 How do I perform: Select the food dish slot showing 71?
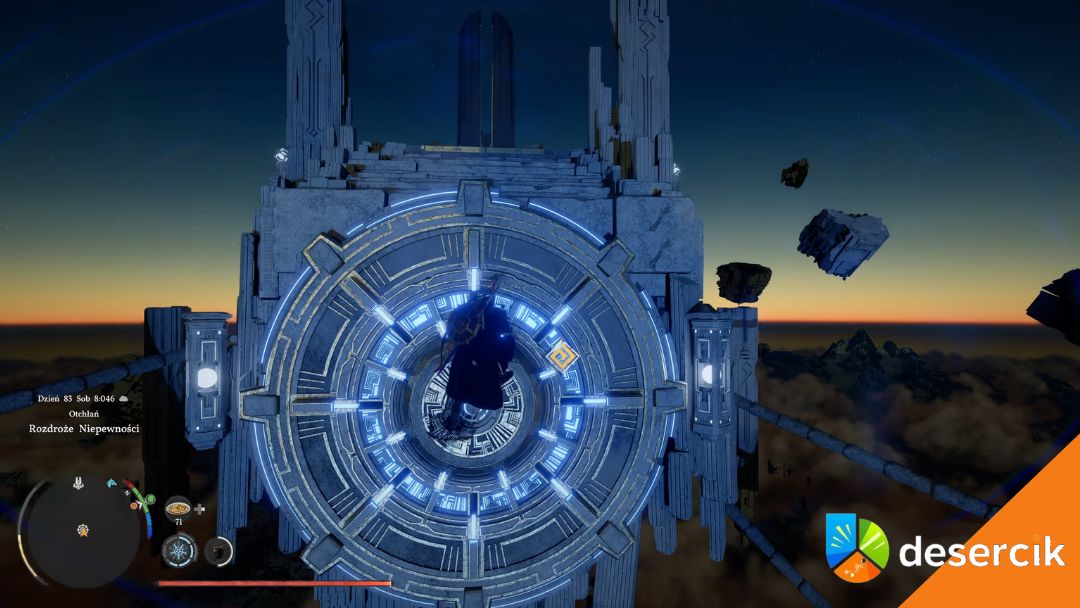click(178, 507)
